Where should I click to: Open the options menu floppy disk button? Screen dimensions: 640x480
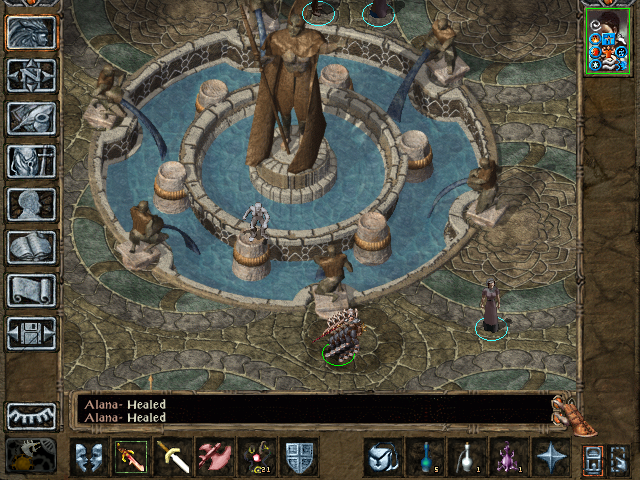pyautogui.click(x=32, y=333)
